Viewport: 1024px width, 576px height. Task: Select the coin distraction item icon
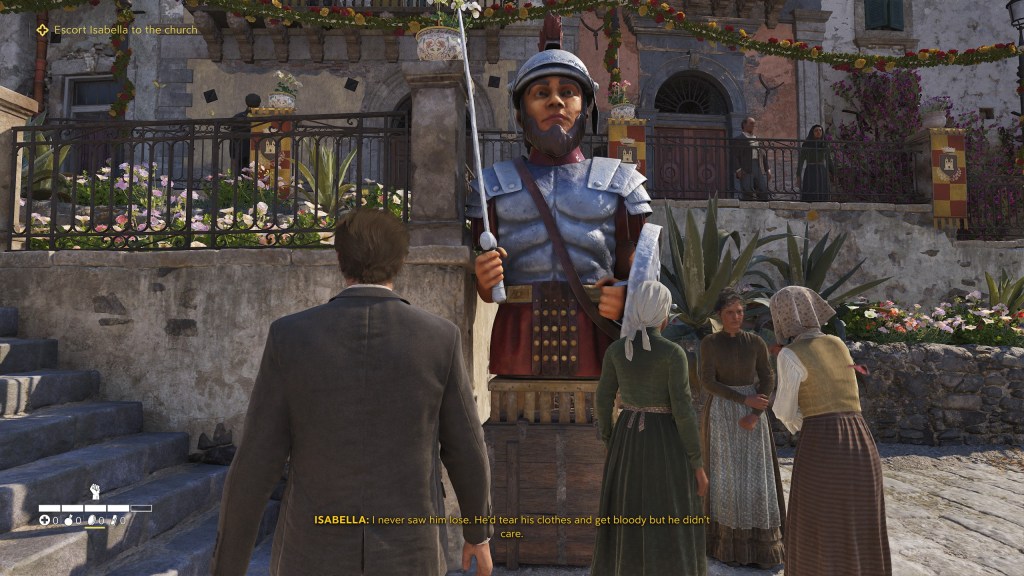click(x=92, y=520)
